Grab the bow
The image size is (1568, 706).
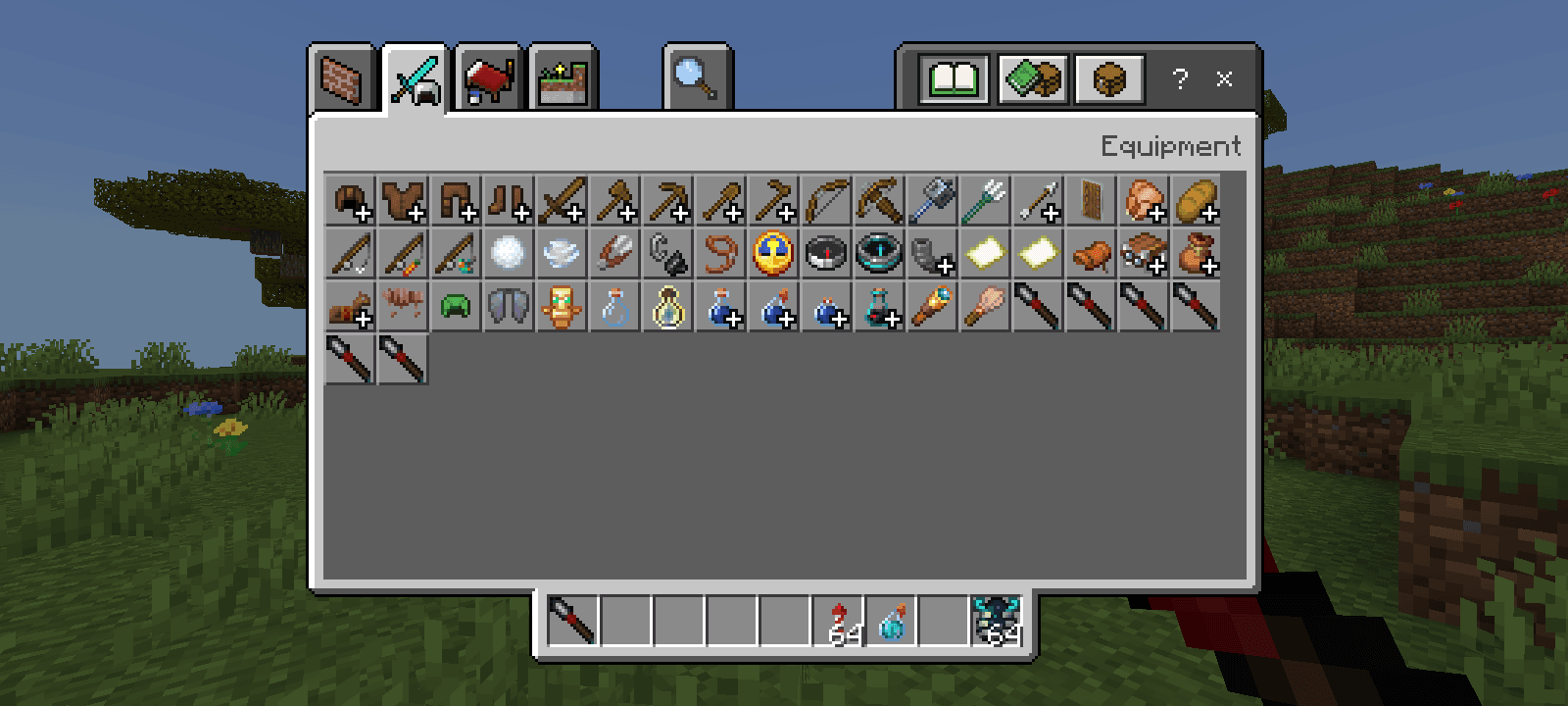[x=826, y=201]
